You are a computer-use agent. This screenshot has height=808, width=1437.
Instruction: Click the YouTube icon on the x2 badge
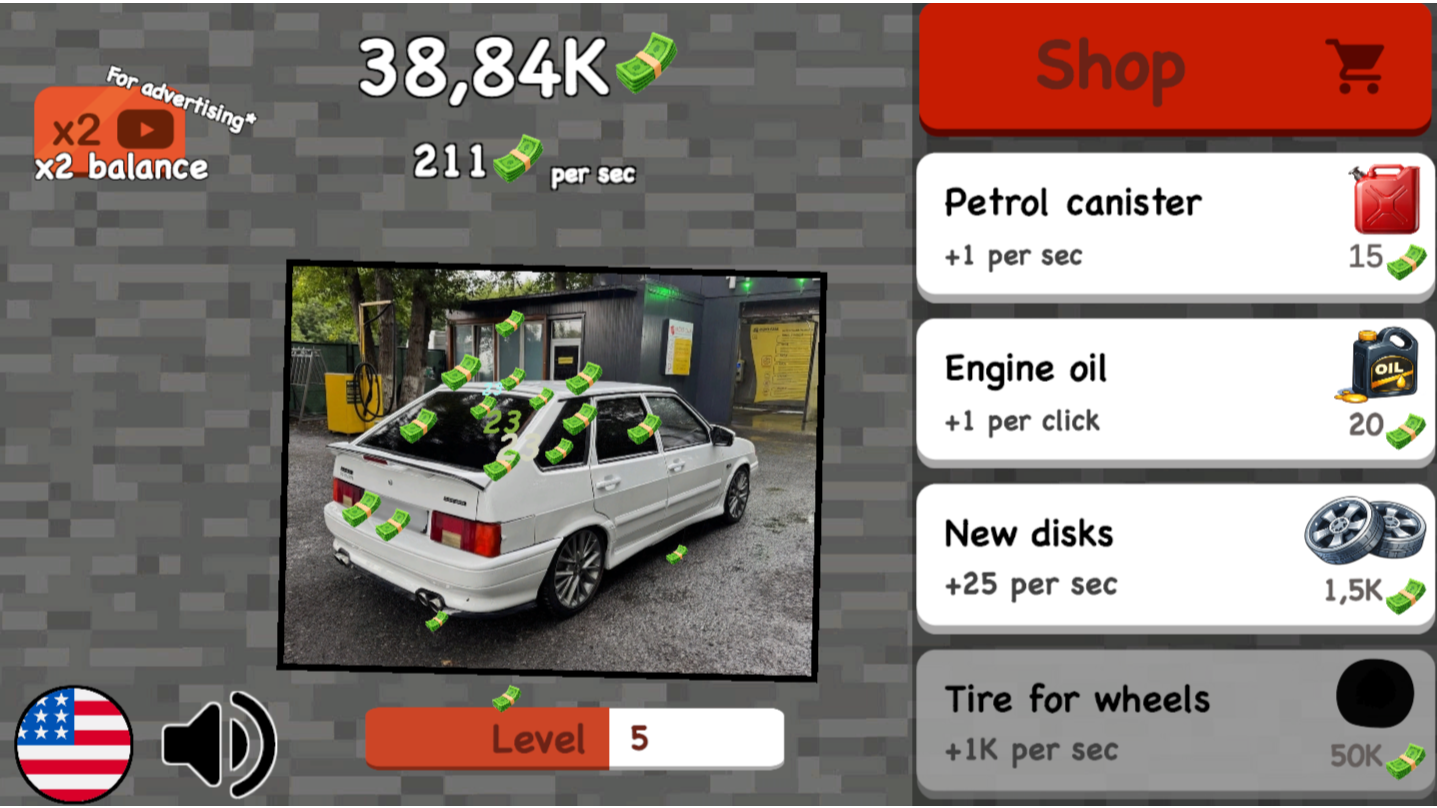point(146,128)
